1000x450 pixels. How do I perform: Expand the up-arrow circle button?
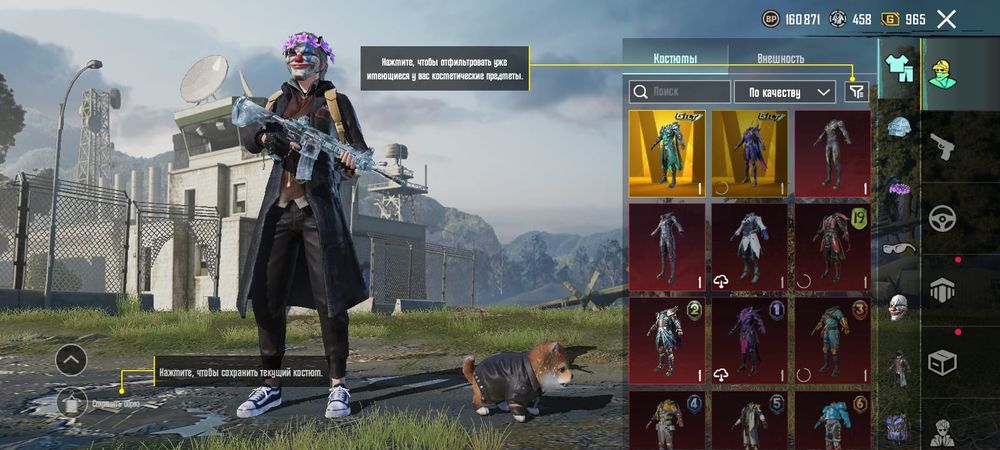pos(71,360)
